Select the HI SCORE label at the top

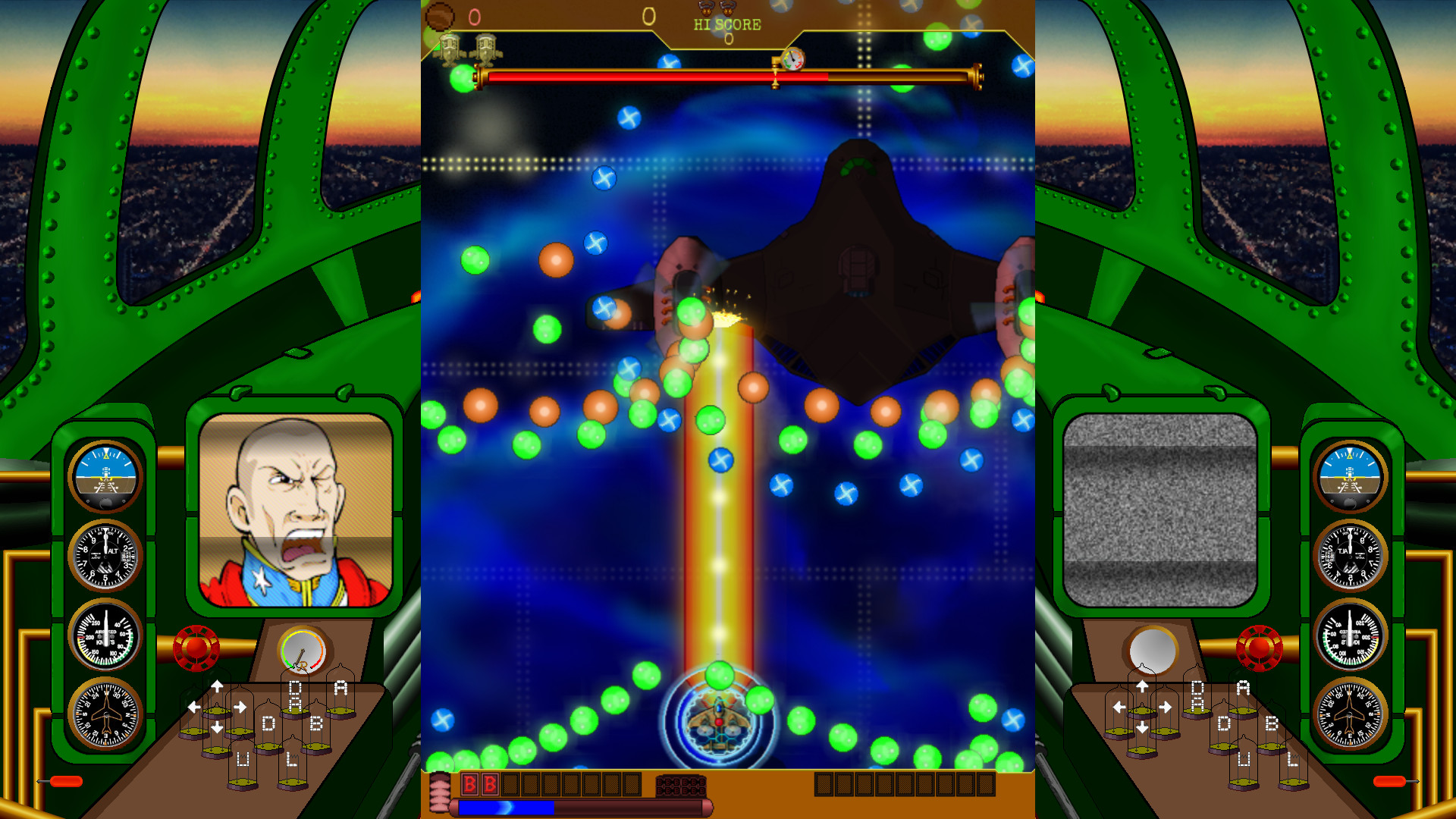[726, 24]
